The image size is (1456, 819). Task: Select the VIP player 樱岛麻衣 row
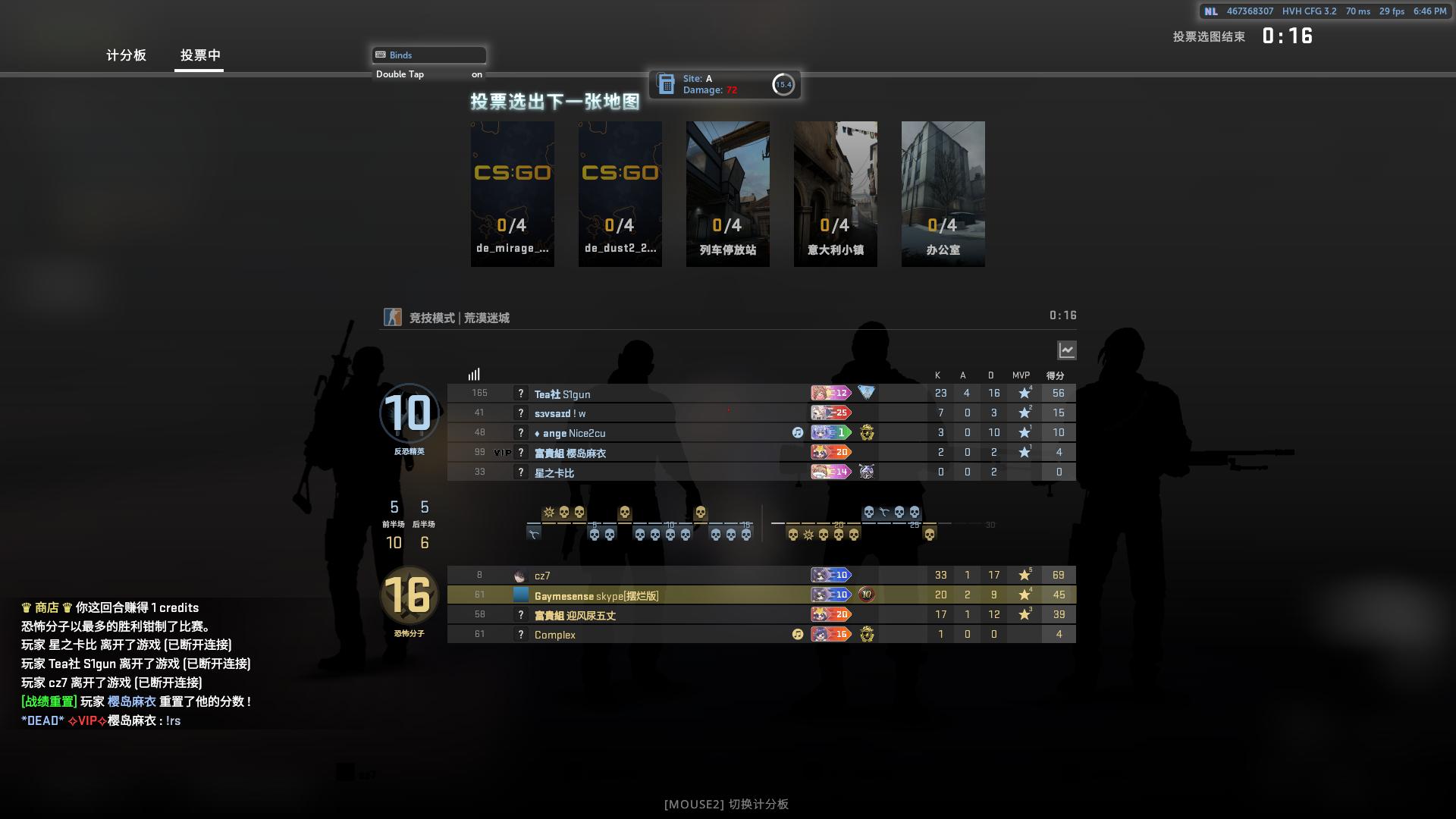(x=570, y=453)
